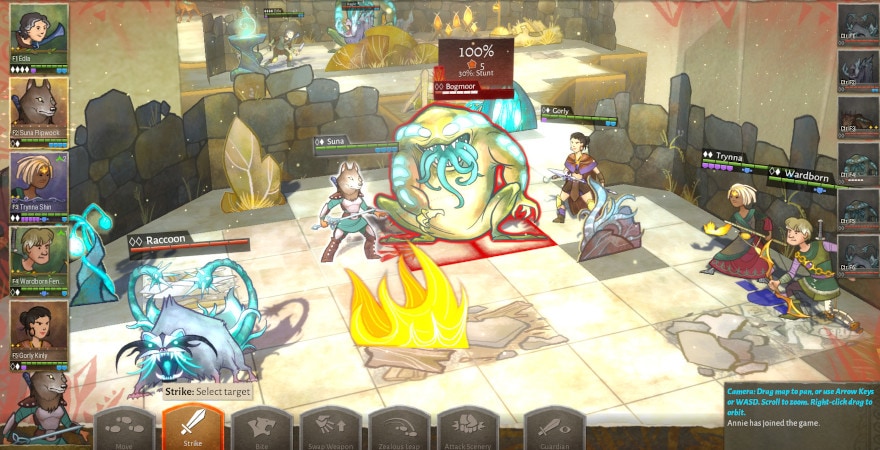Screen dimensions: 880x450
Task: Use the Swap Weapon action
Action: click(x=330, y=428)
